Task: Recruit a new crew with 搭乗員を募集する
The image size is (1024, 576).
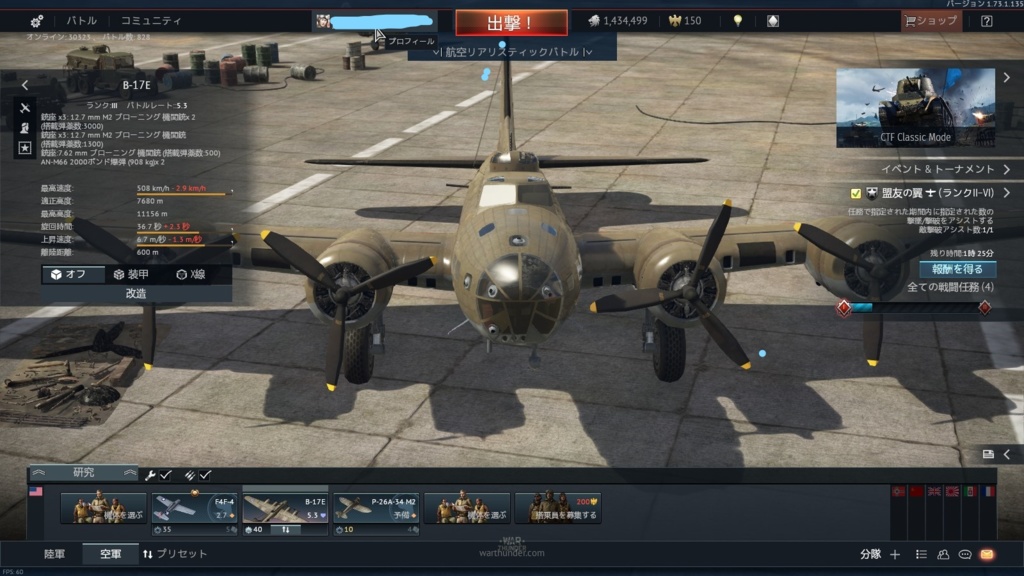Action: click(553, 508)
